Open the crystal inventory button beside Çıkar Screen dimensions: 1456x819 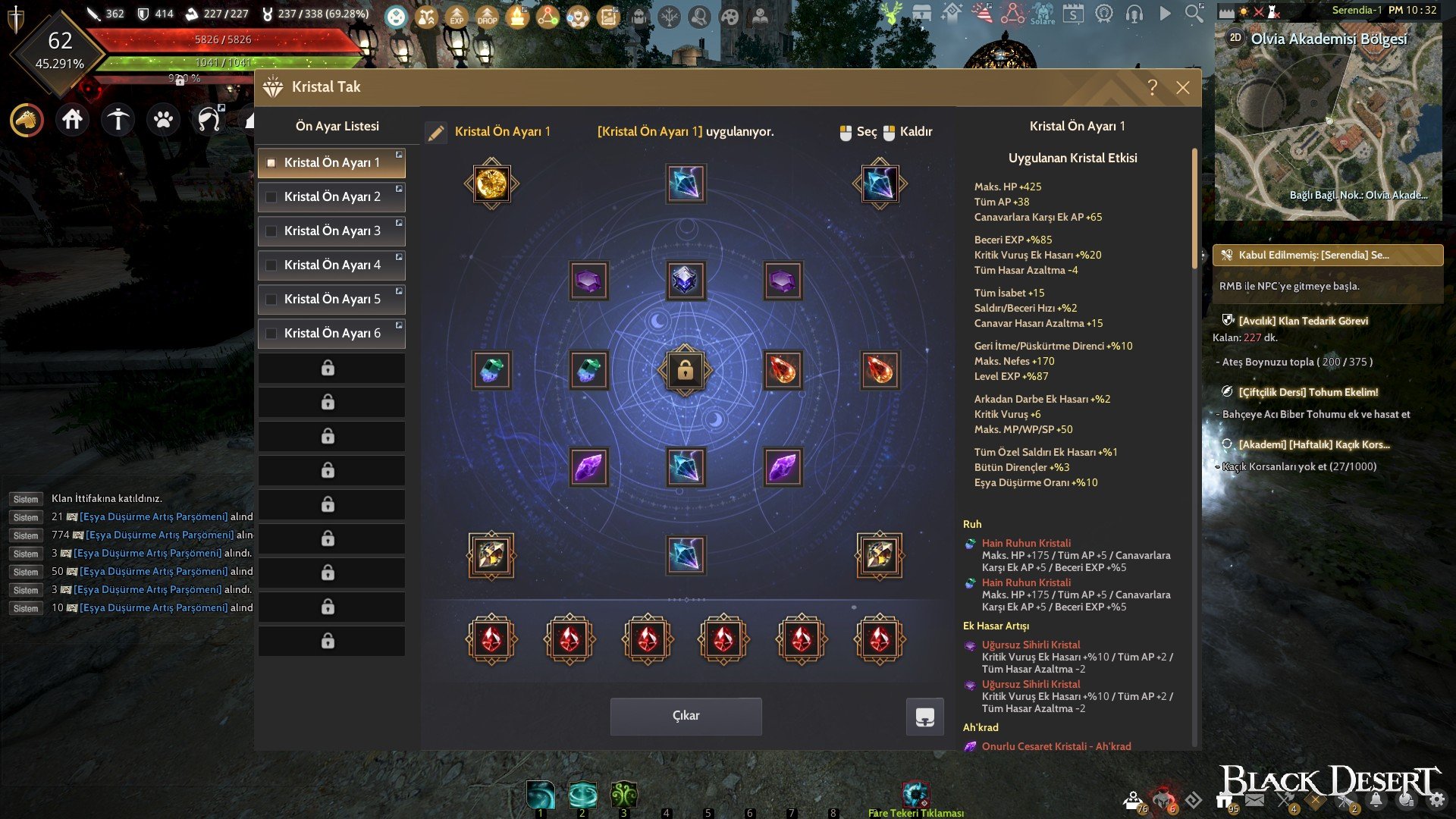(924, 717)
